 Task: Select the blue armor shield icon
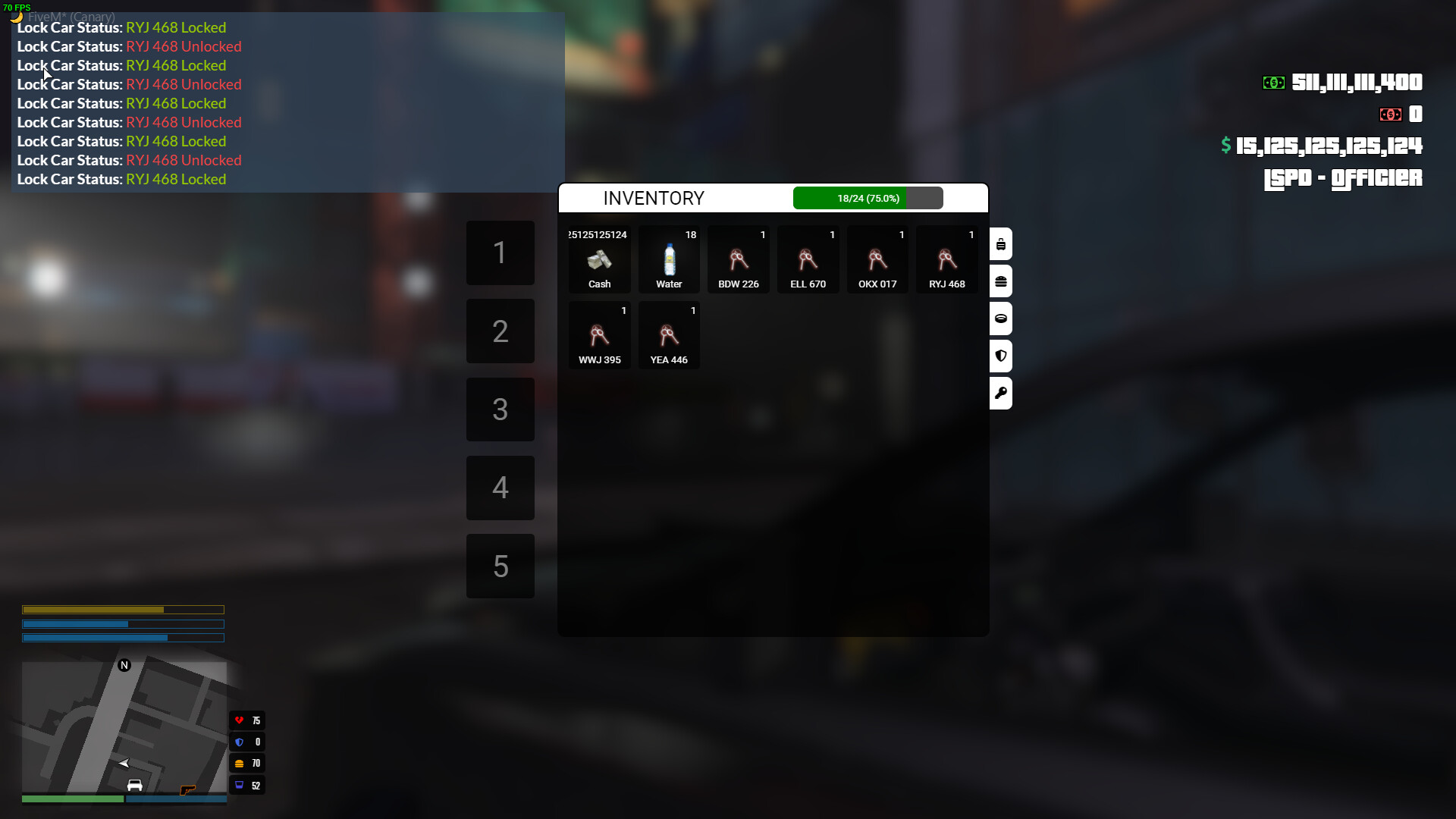click(240, 742)
